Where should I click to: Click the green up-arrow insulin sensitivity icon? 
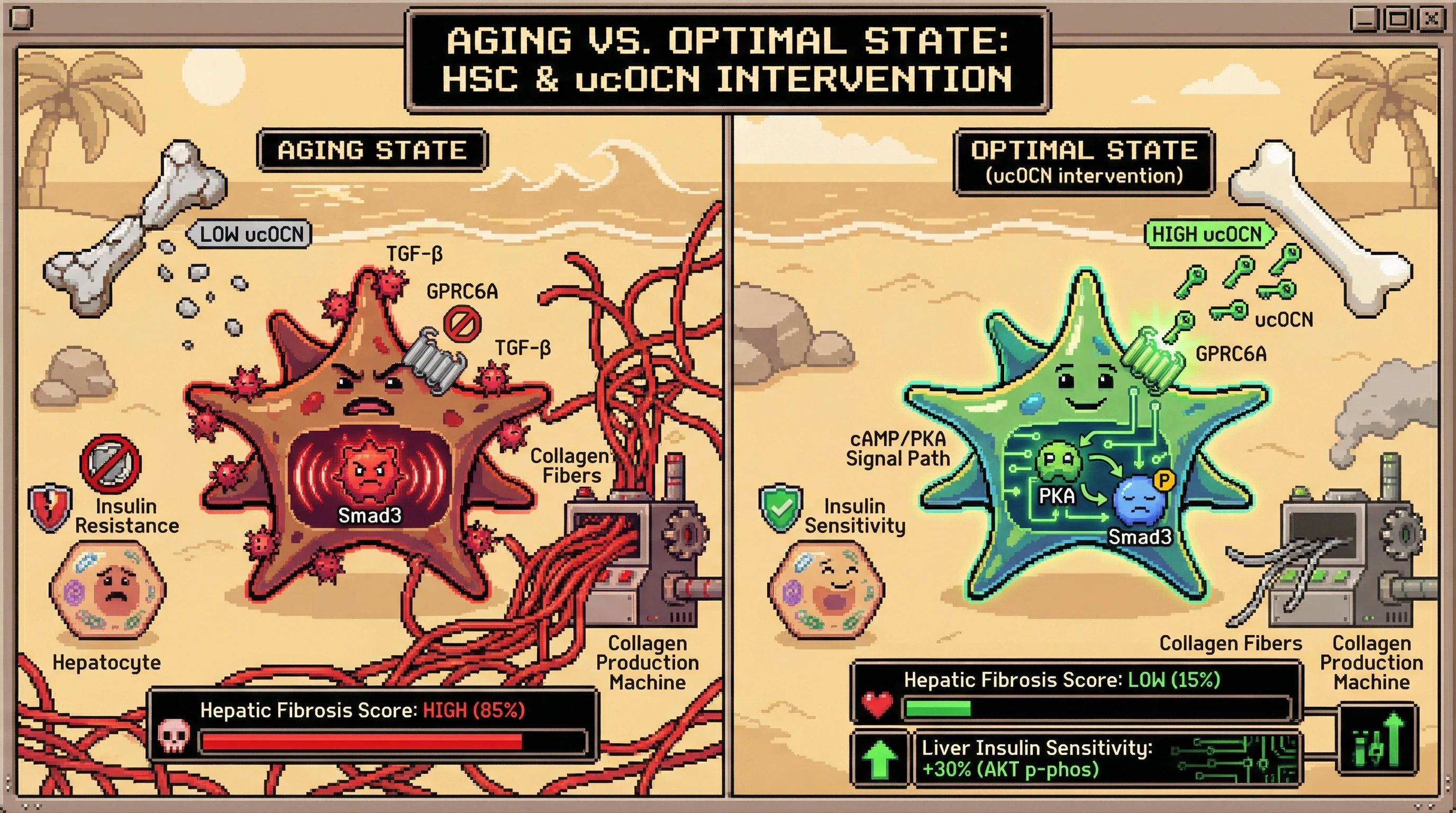point(879,758)
